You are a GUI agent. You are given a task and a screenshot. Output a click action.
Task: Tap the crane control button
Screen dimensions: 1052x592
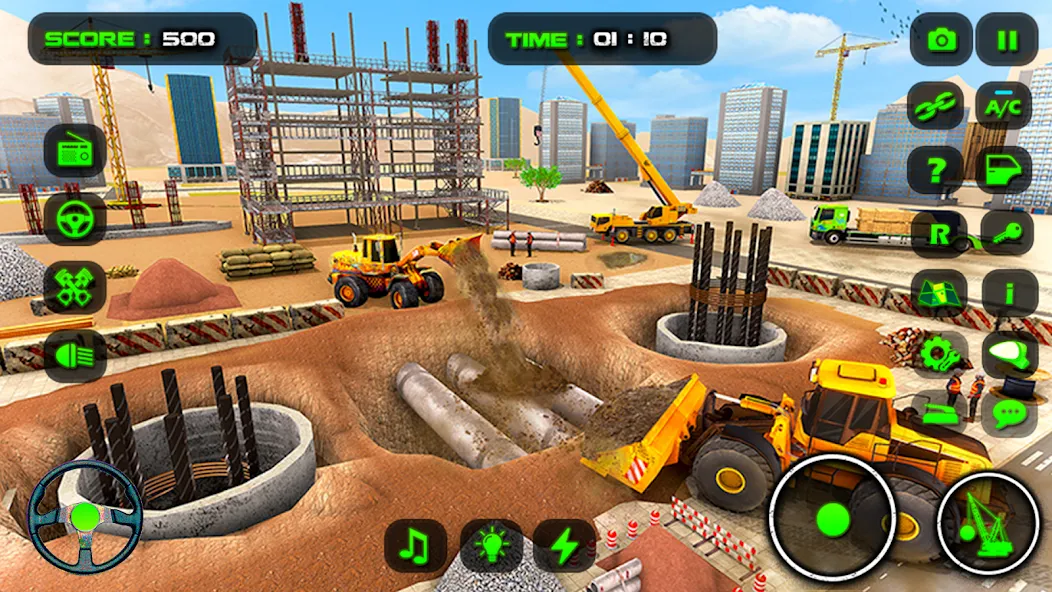pos(990,522)
